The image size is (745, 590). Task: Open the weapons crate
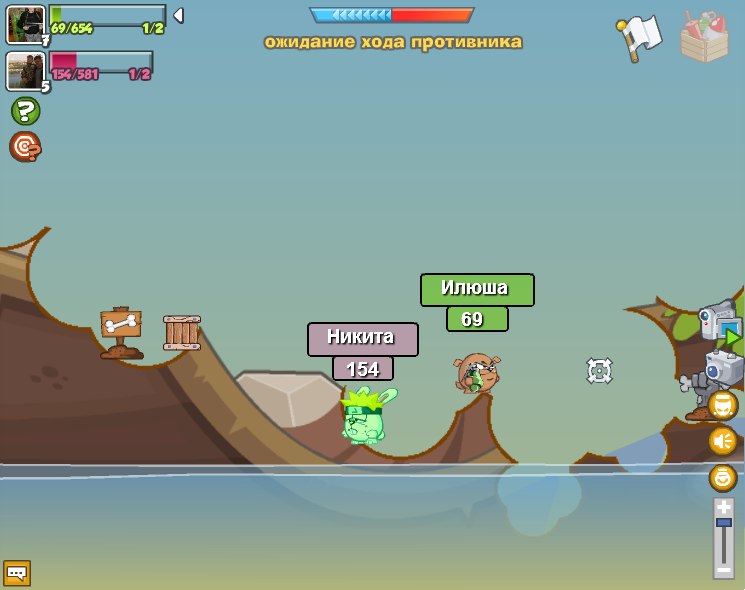pyautogui.click(x=704, y=38)
